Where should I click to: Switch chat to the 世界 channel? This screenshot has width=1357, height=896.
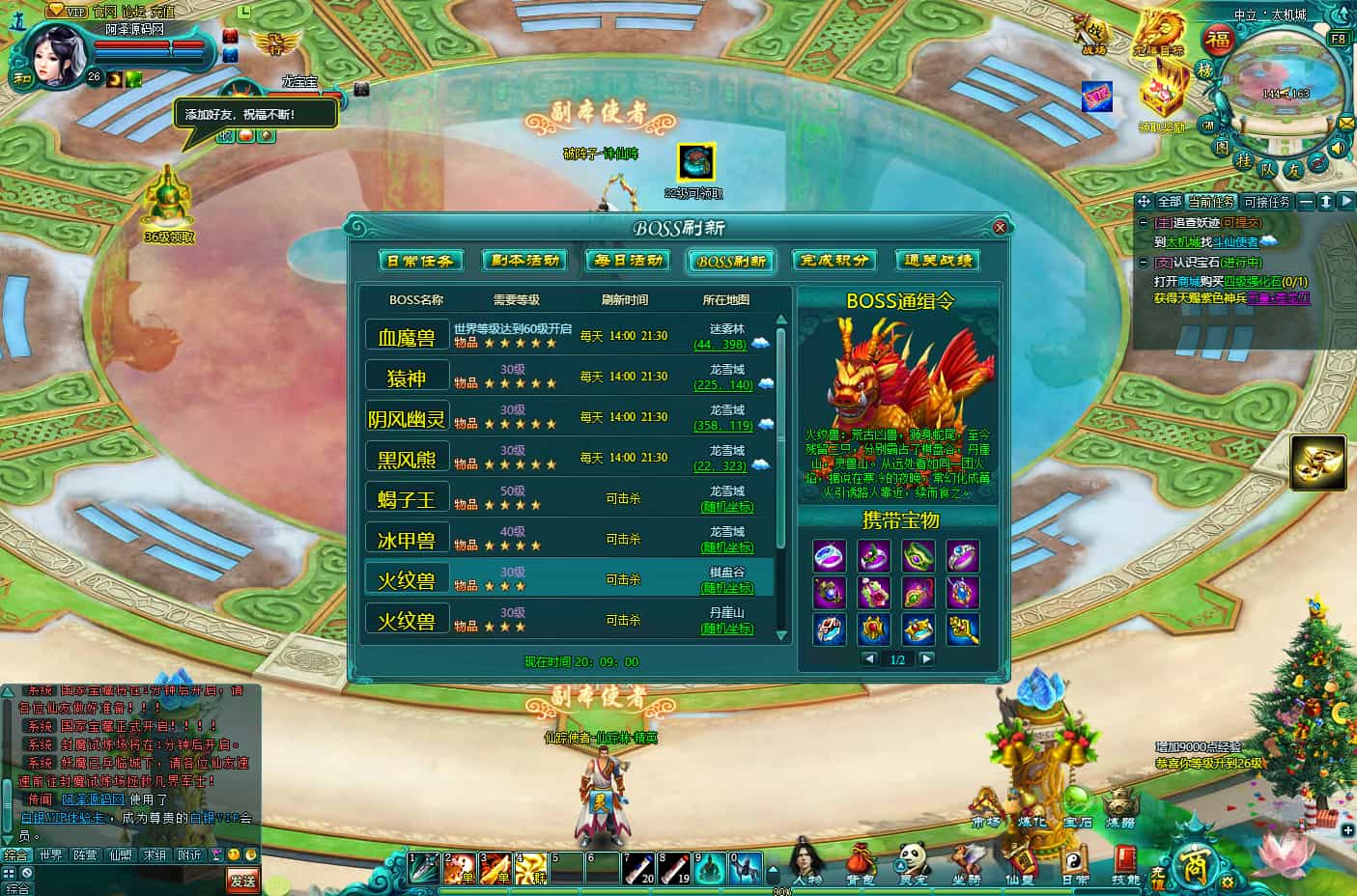point(50,854)
